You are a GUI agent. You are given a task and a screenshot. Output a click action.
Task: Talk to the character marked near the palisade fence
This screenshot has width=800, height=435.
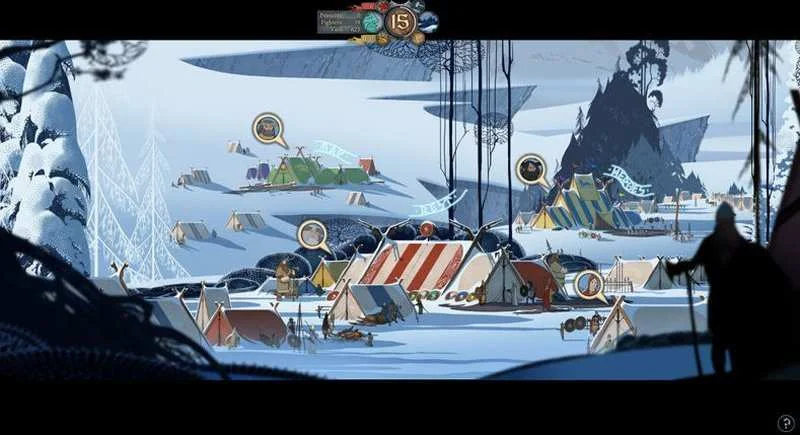(589, 284)
